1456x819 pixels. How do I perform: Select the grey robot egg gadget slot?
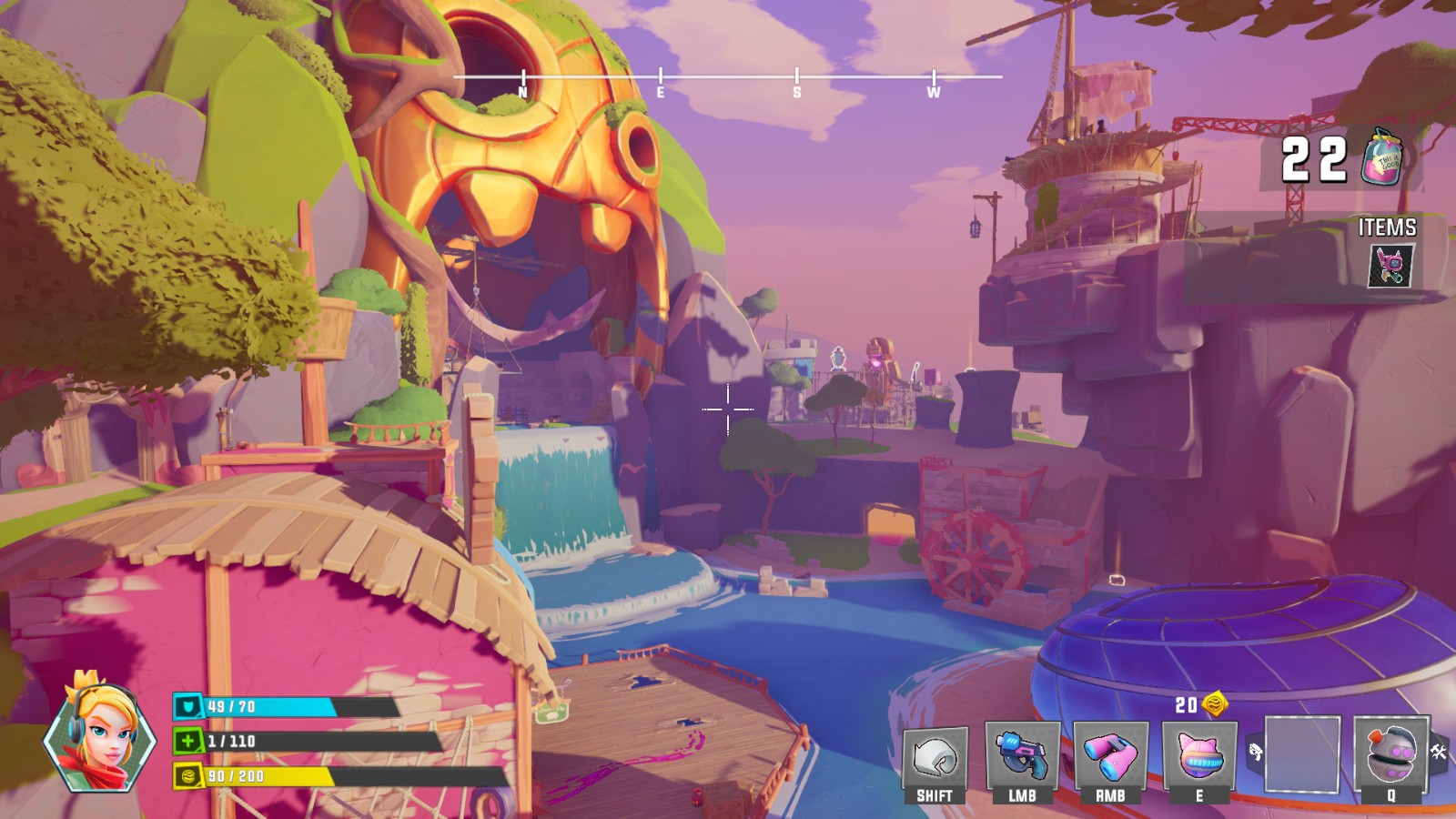point(1390,757)
